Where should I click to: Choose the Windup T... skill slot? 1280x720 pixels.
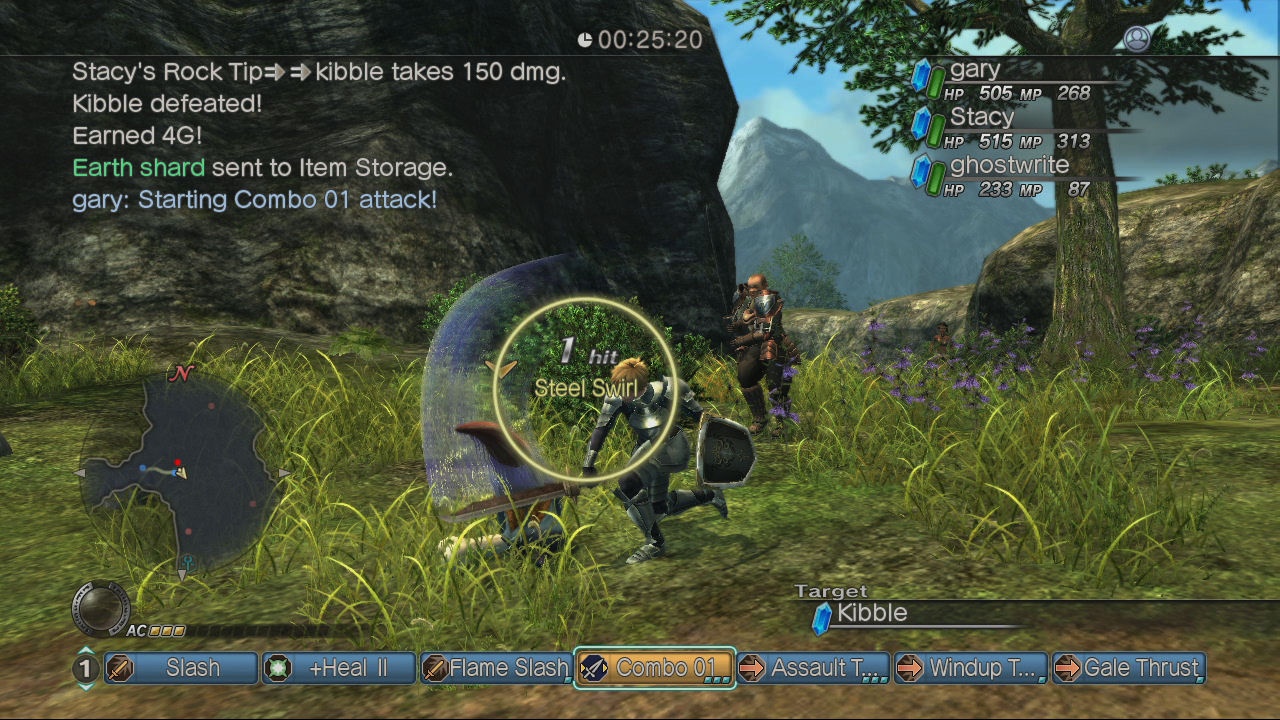pos(971,668)
